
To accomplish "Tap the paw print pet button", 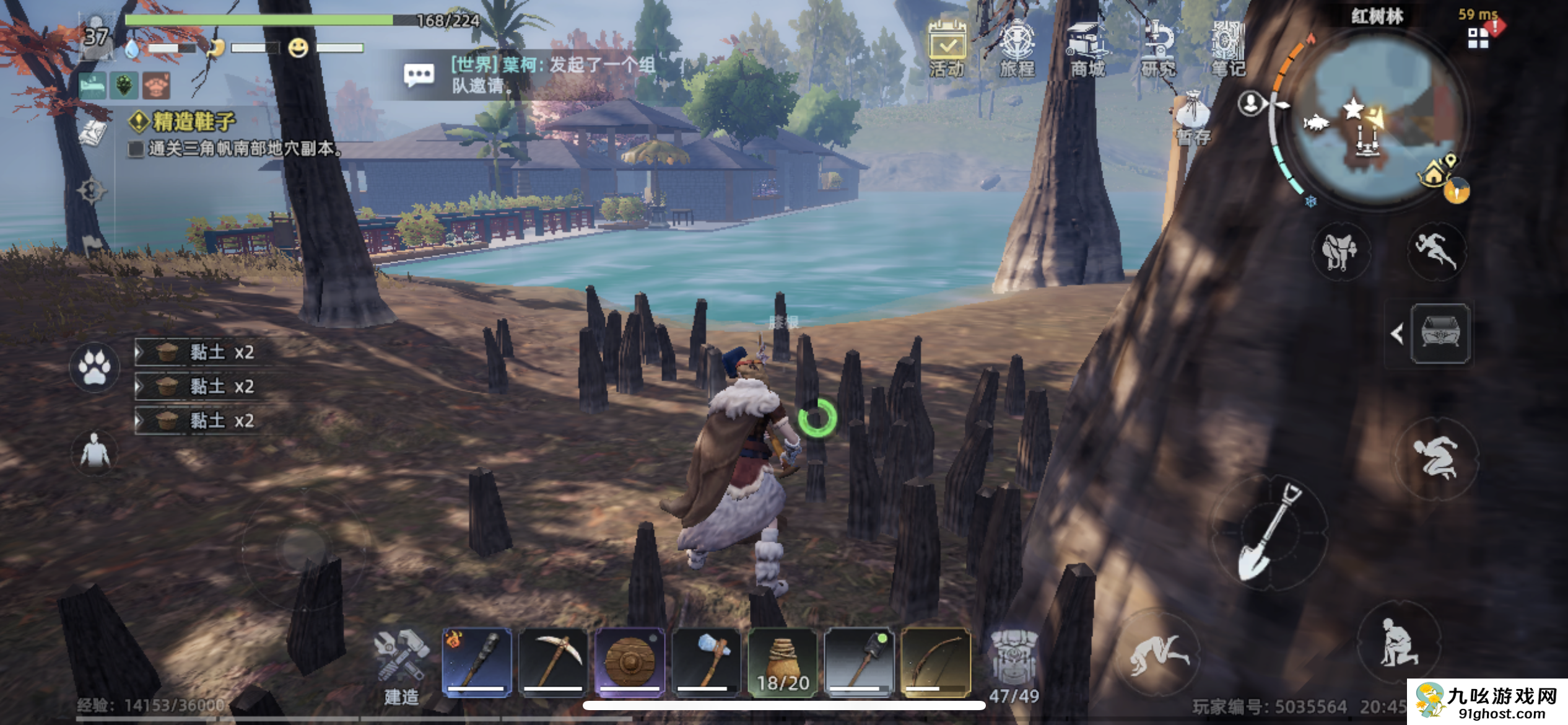I will point(95,367).
